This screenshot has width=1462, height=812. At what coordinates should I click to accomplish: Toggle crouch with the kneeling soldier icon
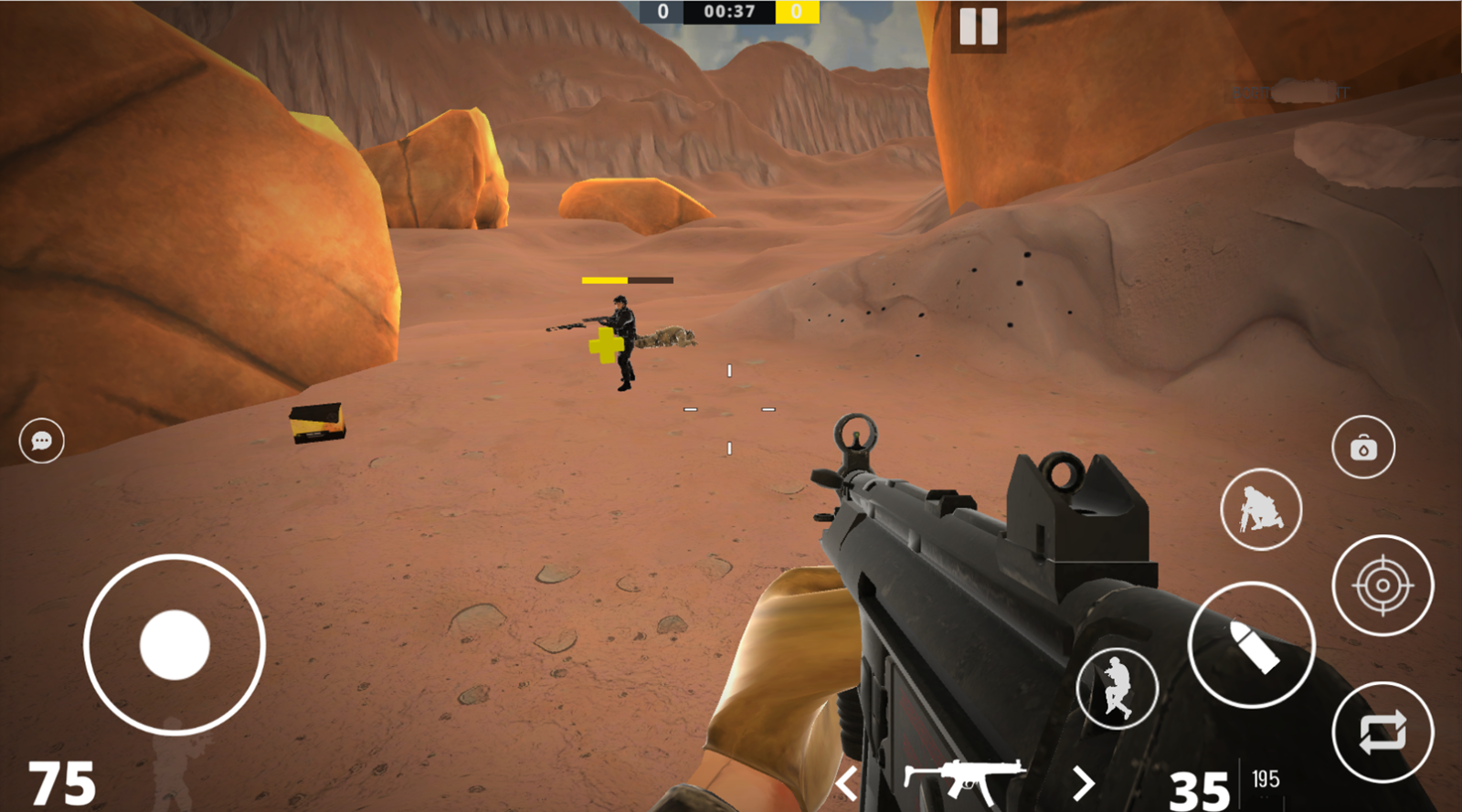pos(1262,510)
